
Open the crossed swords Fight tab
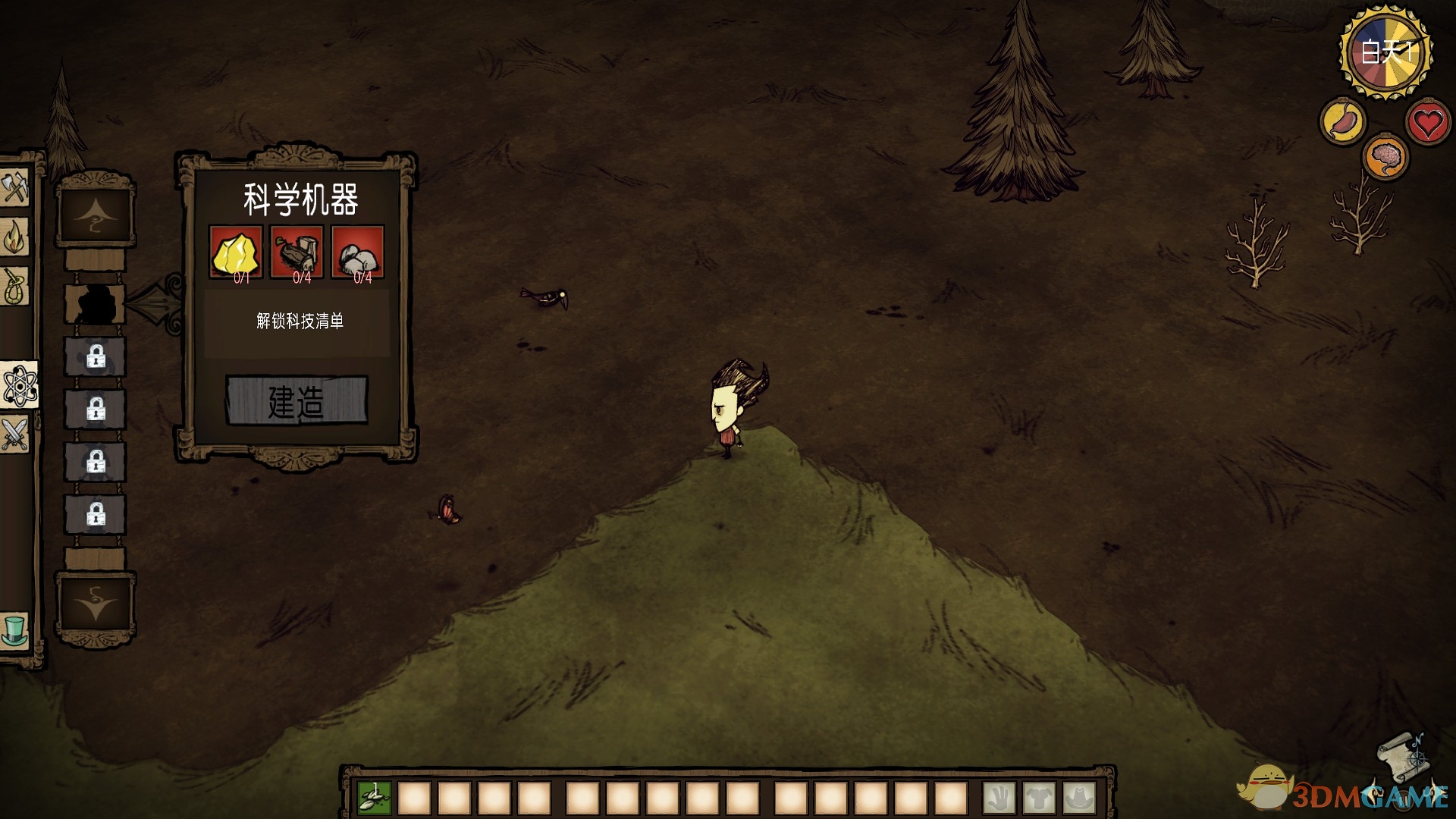coord(14,435)
